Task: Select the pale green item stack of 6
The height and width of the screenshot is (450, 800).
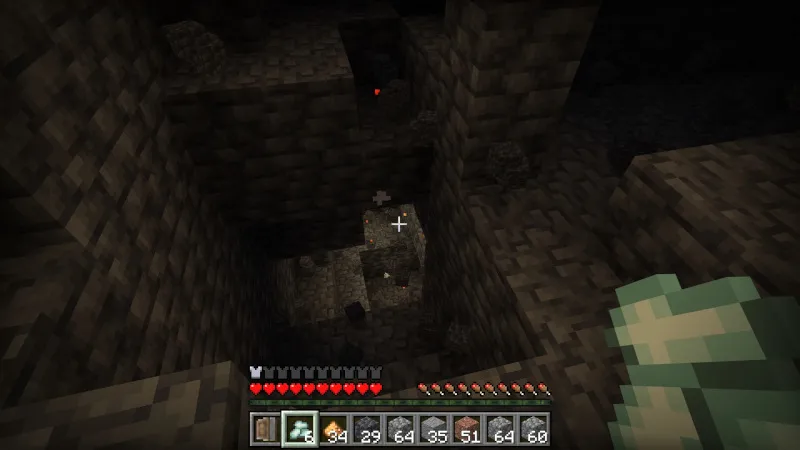Action: coord(299,428)
